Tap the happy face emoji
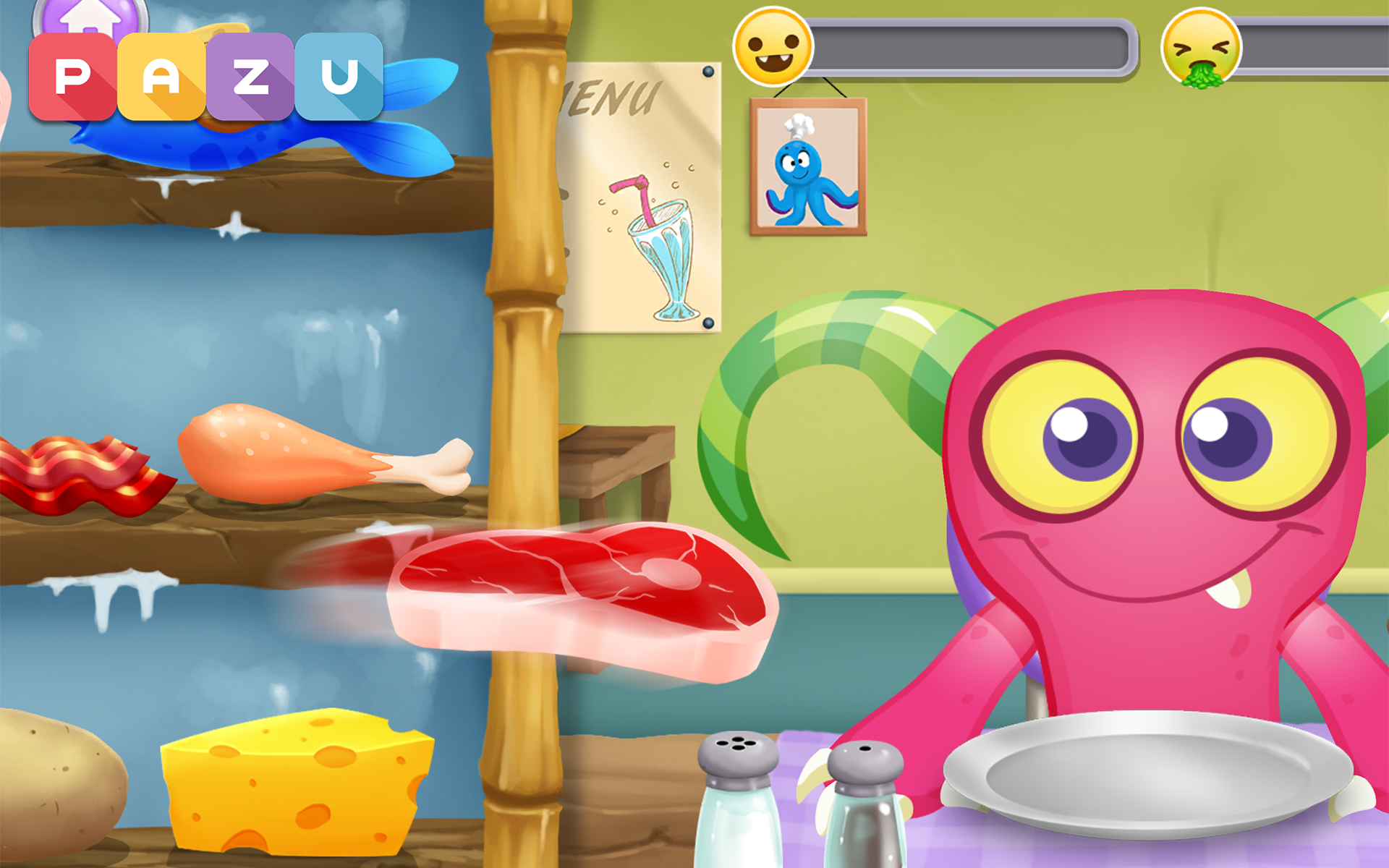Viewport: 1389px width, 868px height. (x=772, y=47)
